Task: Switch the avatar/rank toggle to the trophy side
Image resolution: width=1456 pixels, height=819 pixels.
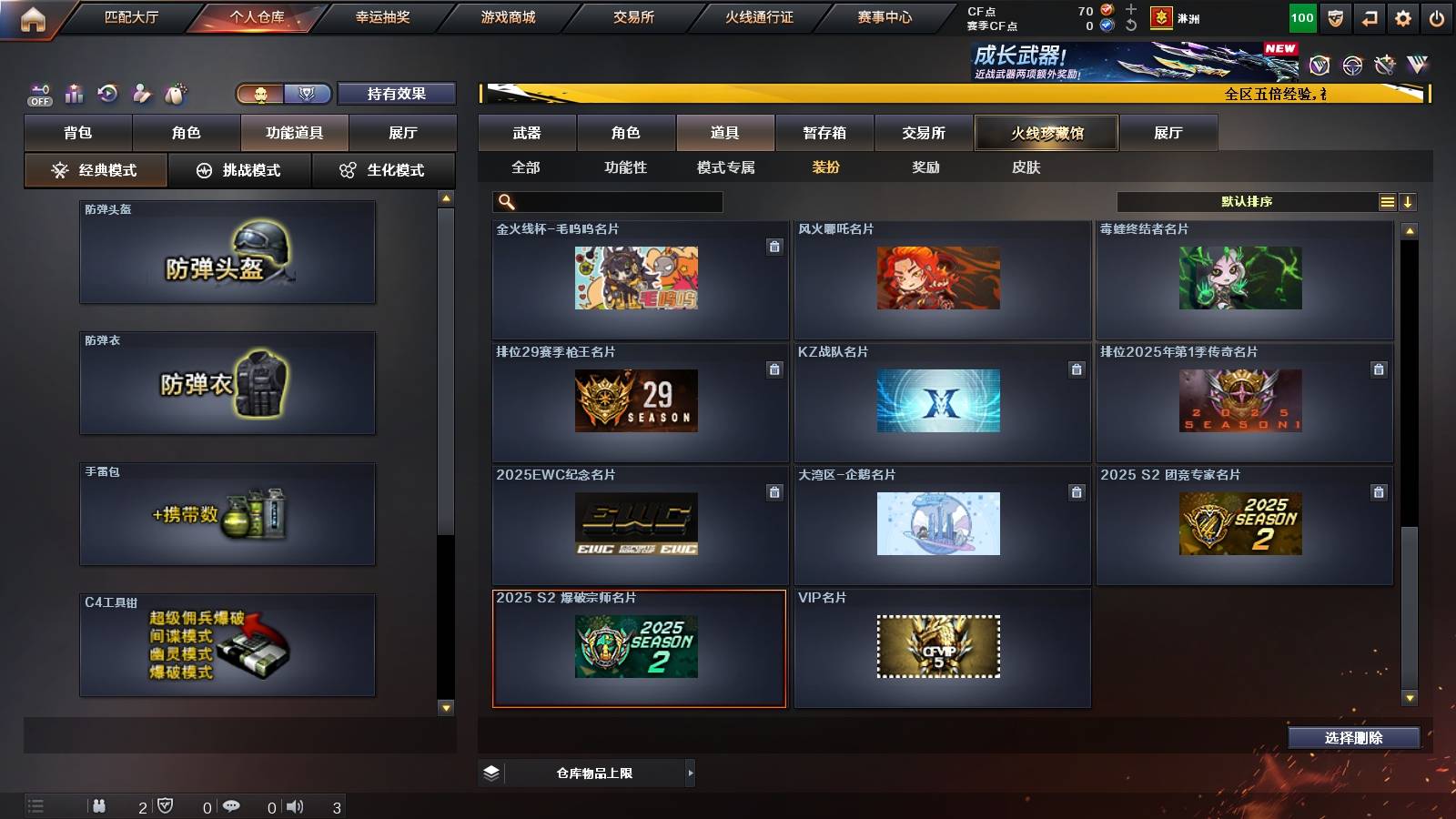Action: [308, 93]
